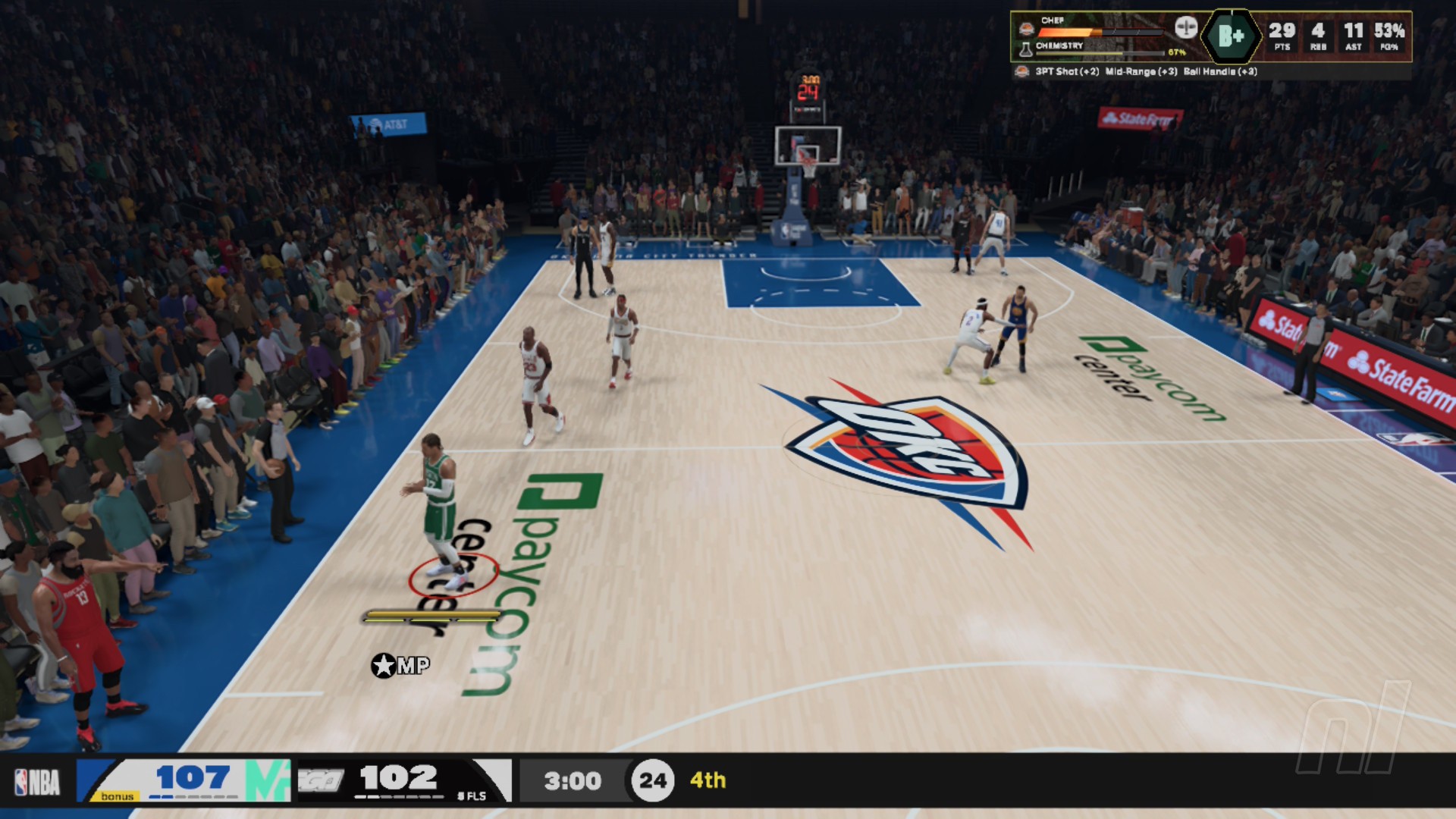Click the NBA logo on the scoreboard
The image size is (1456, 819).
click(x=37, y=781)
